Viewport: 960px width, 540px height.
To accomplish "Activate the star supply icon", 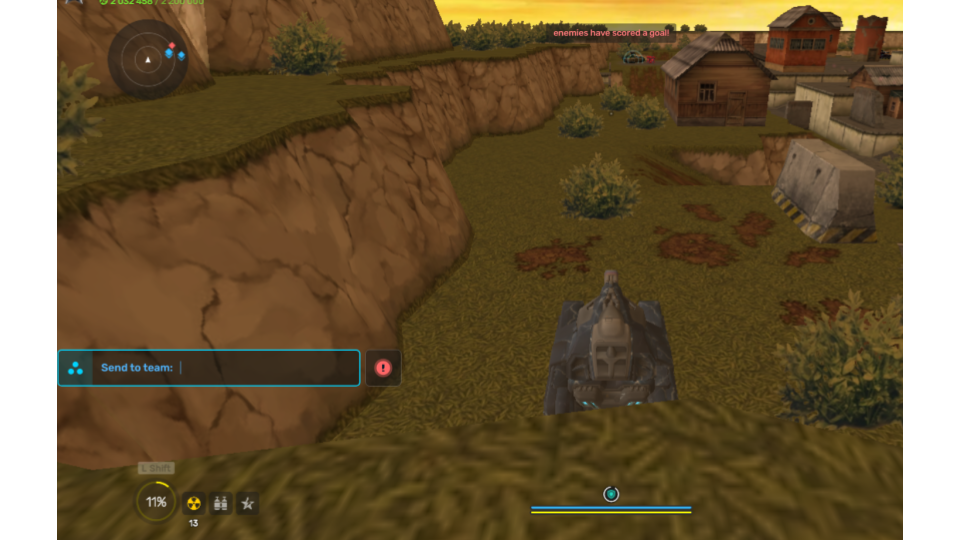I will coord(247,503).
